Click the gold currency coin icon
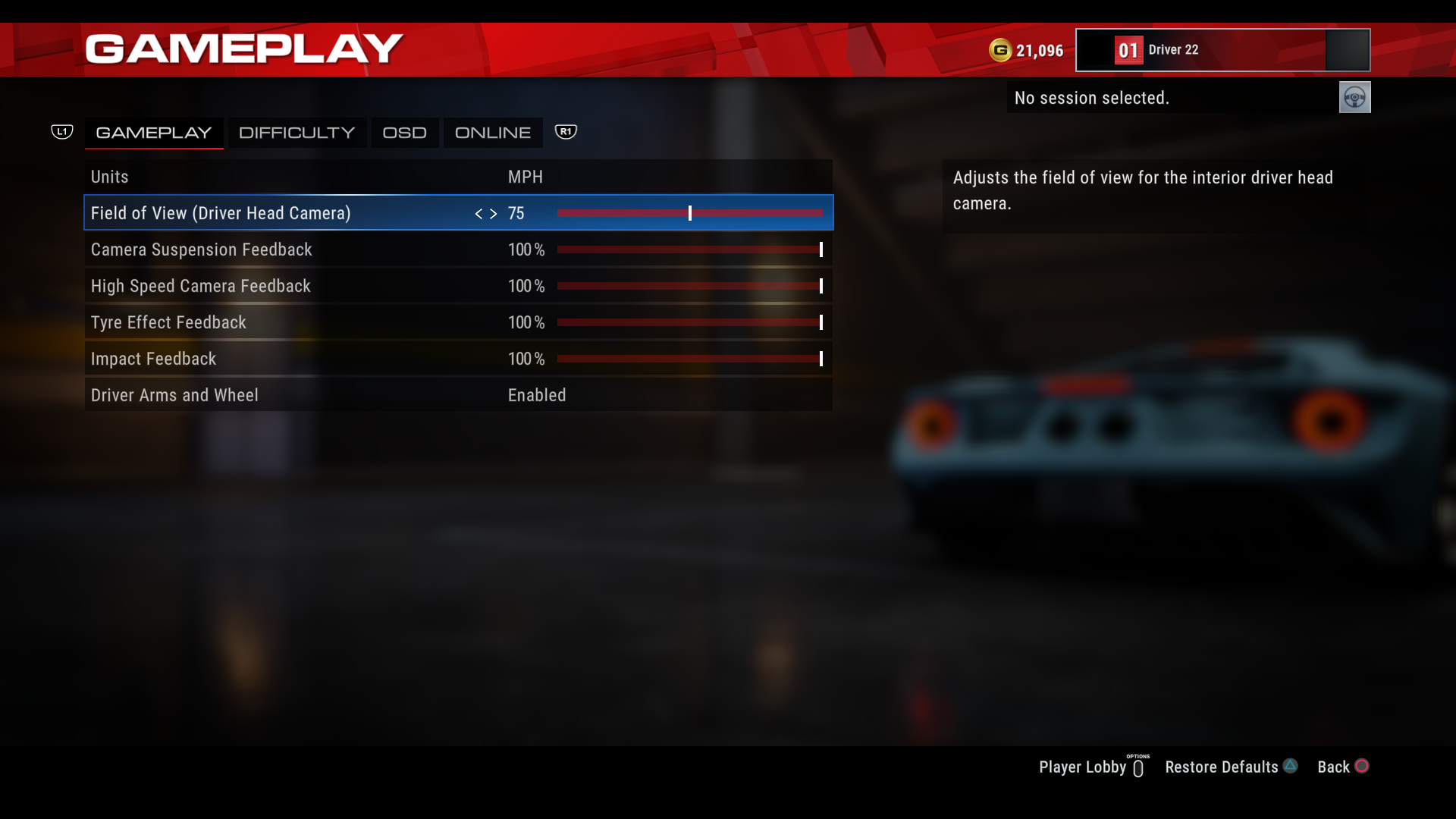 (1001, 50)
